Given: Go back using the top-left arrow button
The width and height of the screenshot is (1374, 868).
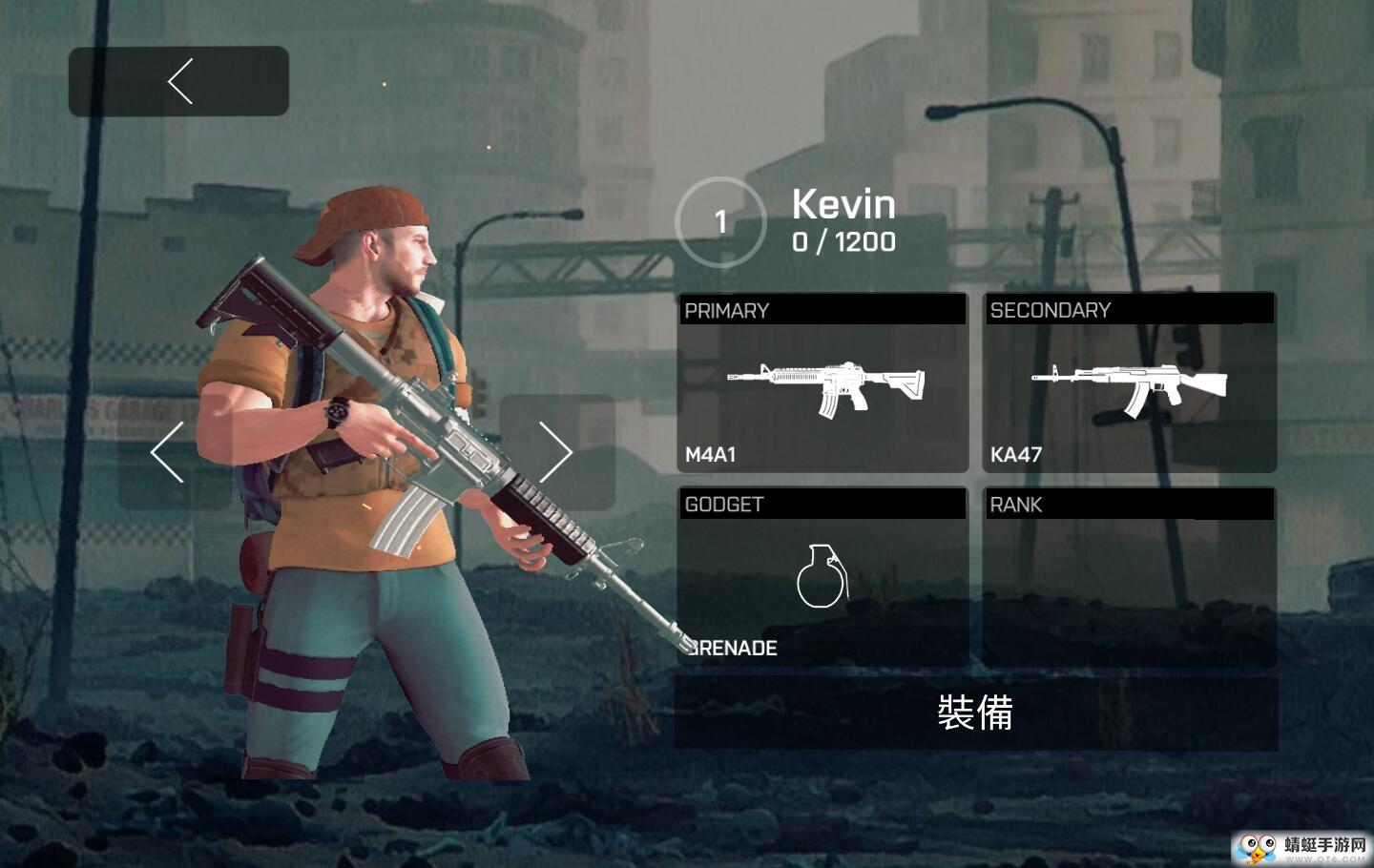Looking at the screenshot, I should (178, 81).
